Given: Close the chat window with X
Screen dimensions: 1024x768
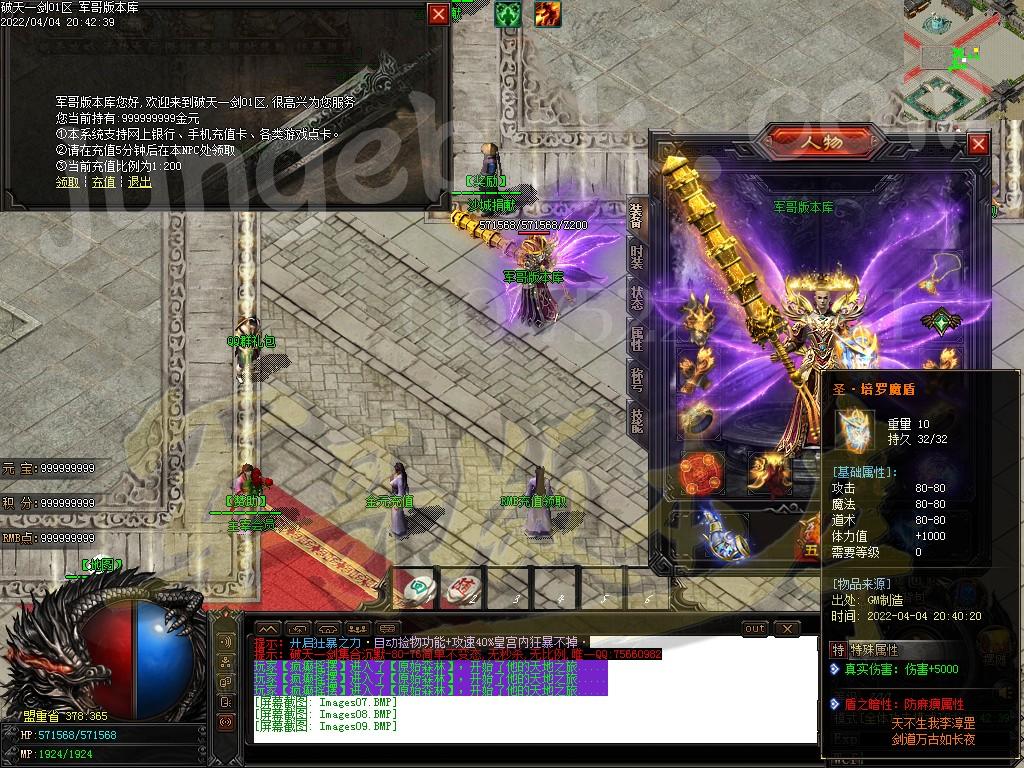Looking at the screenshot, I should coord(787,628).
